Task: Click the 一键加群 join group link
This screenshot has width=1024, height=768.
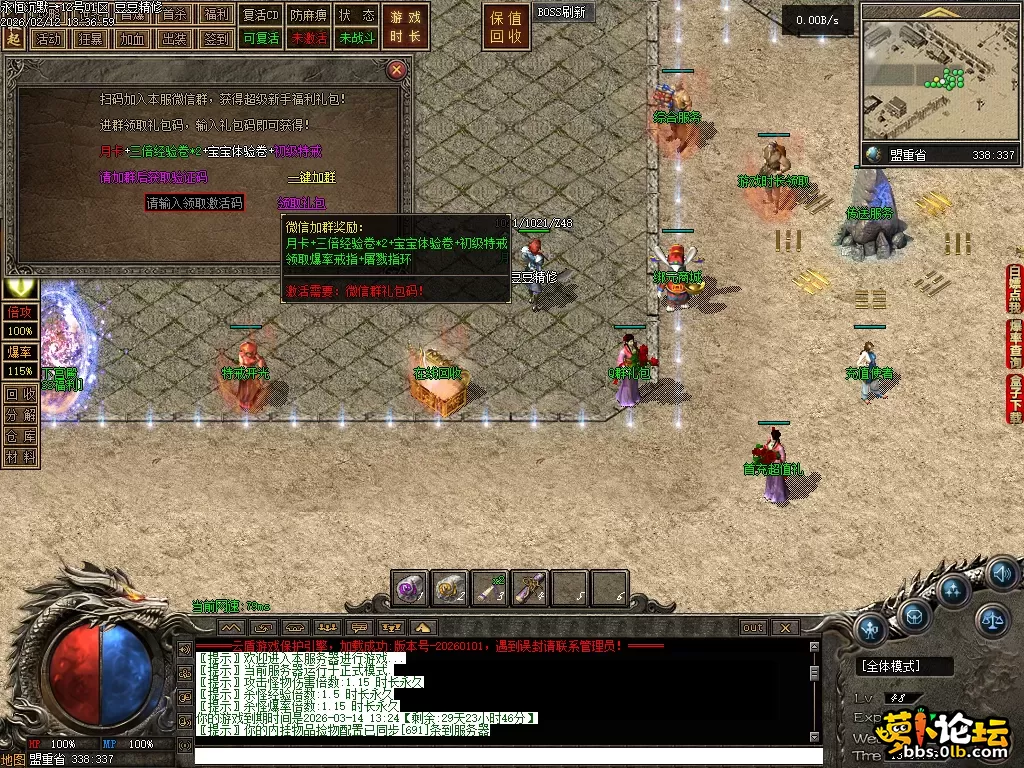Action: click(313, 177)
